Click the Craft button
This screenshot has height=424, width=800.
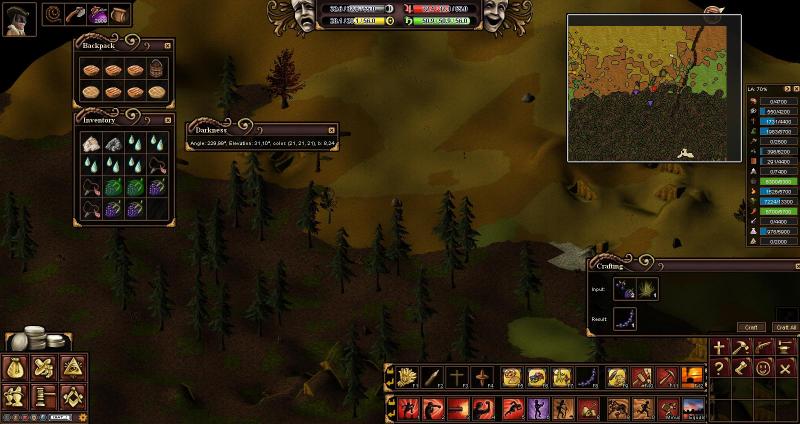pos(752,327)
